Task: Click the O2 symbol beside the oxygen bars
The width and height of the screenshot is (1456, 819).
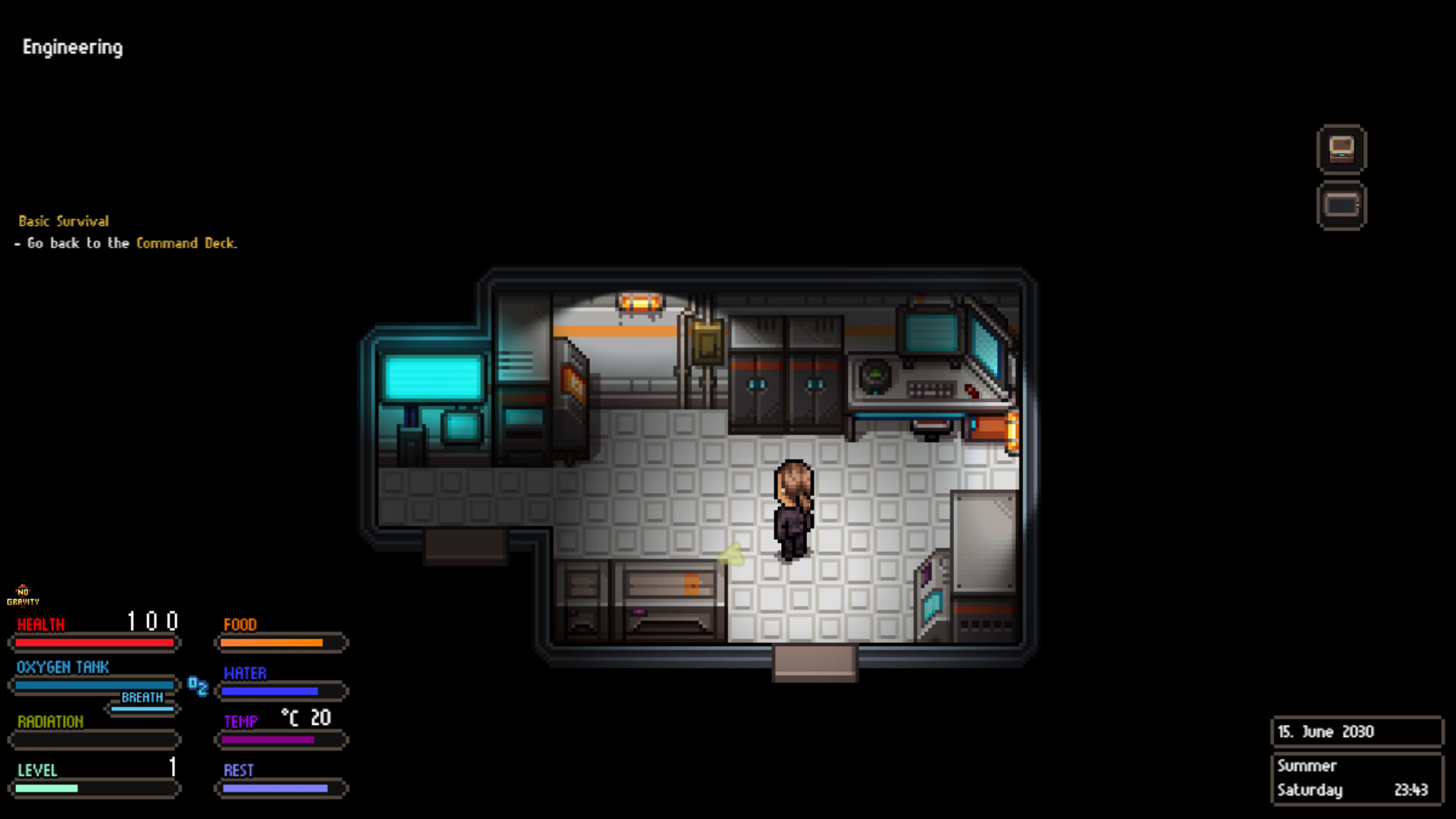Action: pyautogui.click(x=198, y=687)
